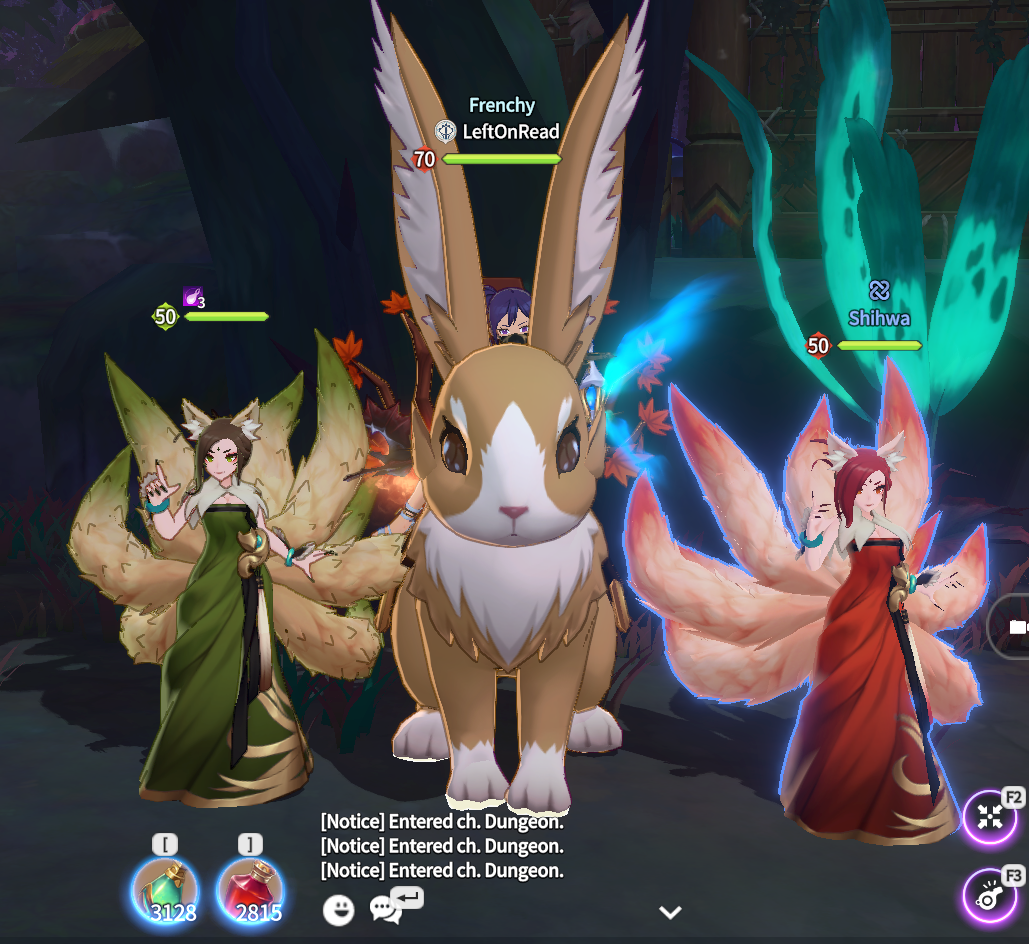Collapse the chat with the down chevron
Image resolution: width=1029 pixels, height=944 pixels.
[670, 912]
